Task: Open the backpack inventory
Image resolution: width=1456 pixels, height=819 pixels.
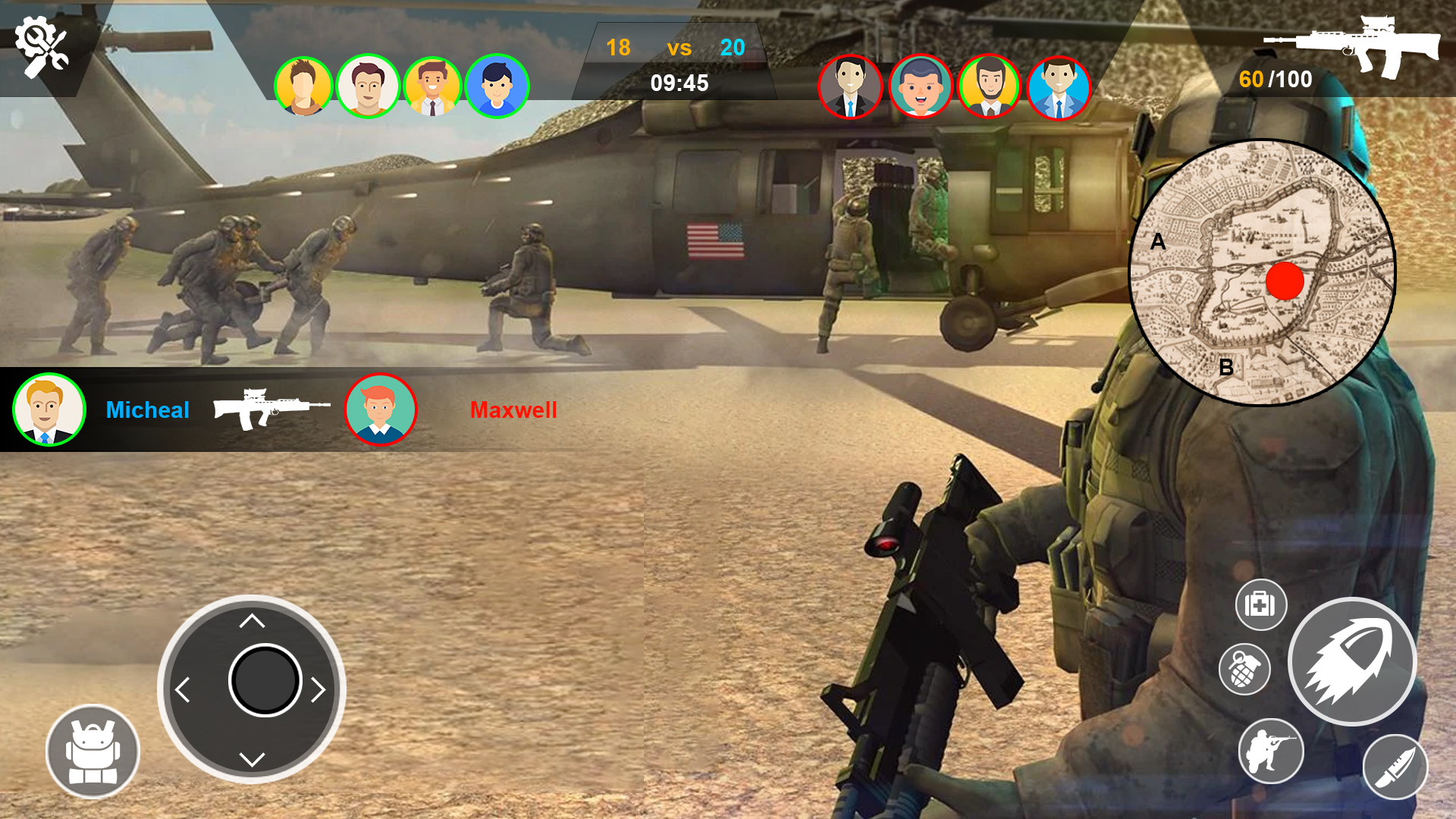Action: point(92,750)
